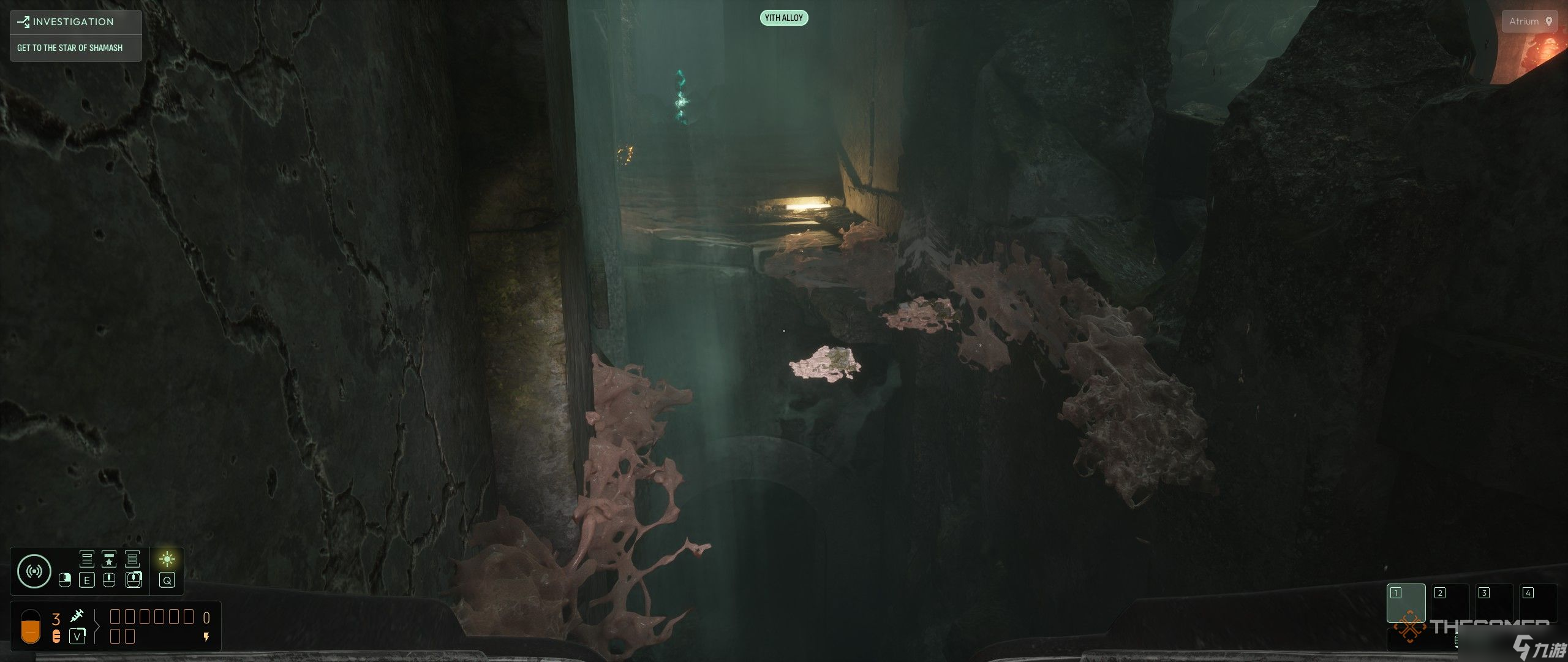Select the syringe healing item icon

(x=78, y=616)
